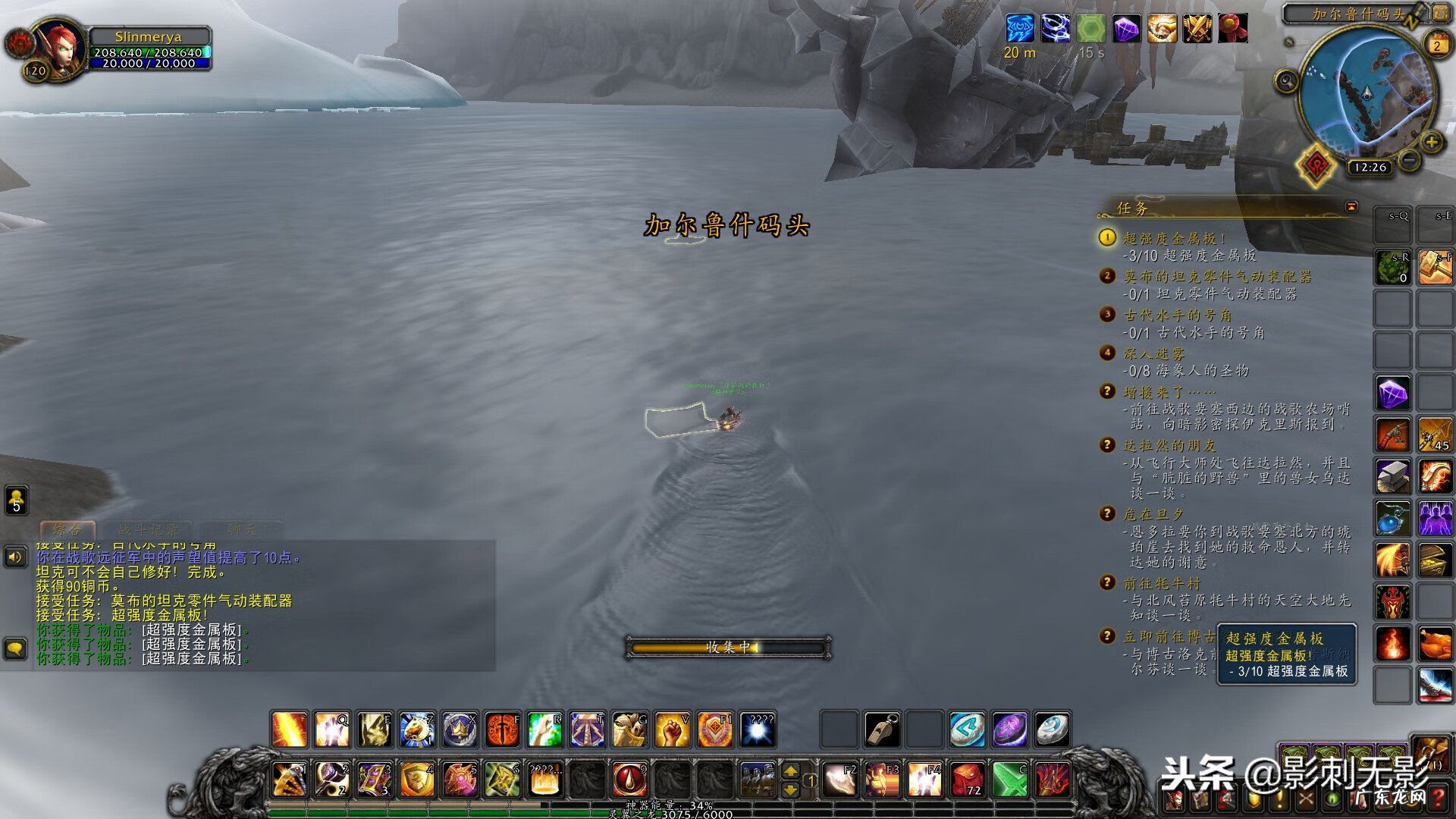Image resolution: width=1456 pixels, height=819 pixels.
Task: Use the whistle item on action bar
Action: tap(882, 730)
